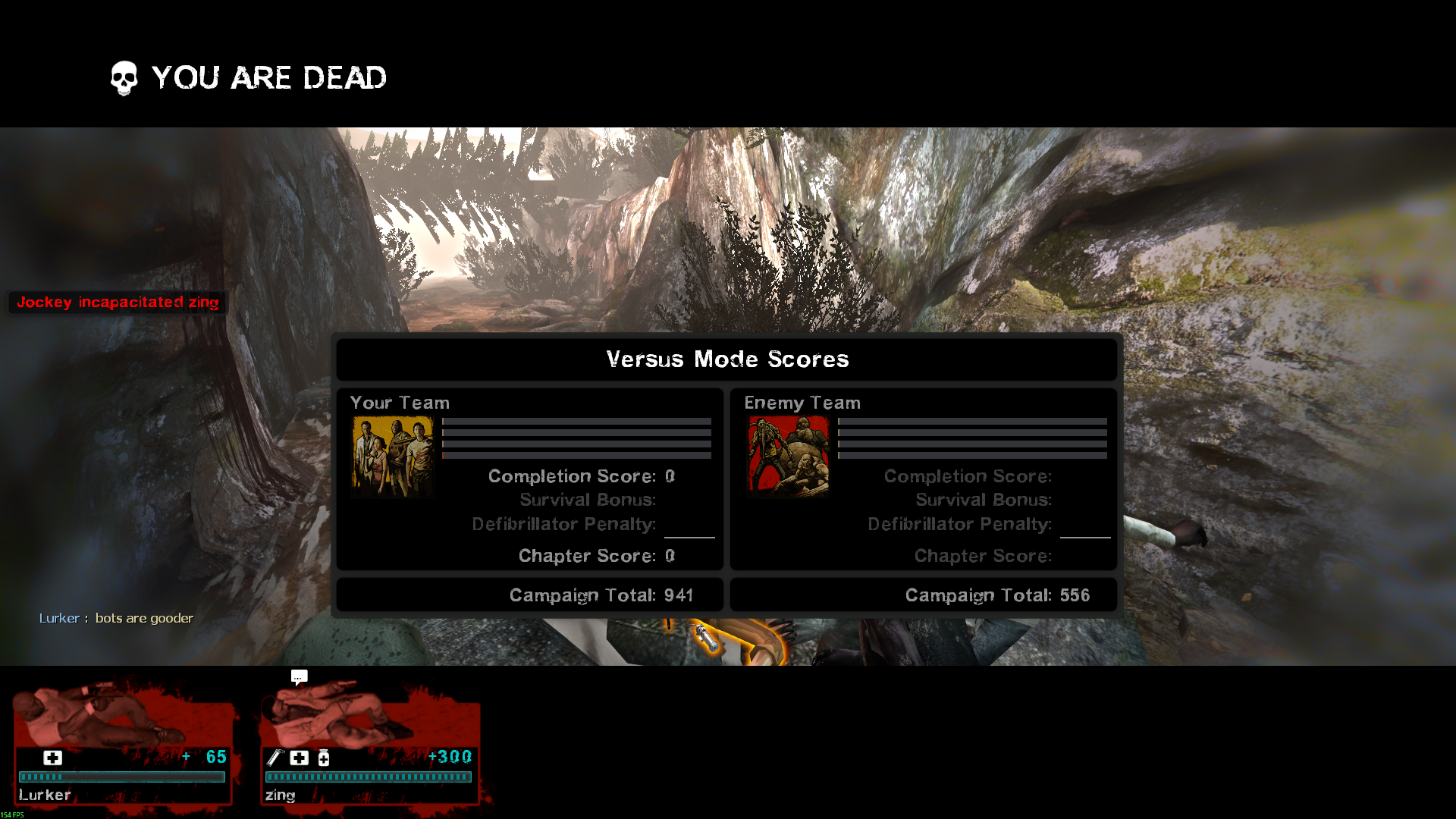Viewport: 1456px width, 819px height.
Task: Click Lurker's first aid kit icon
Action: 52,758
